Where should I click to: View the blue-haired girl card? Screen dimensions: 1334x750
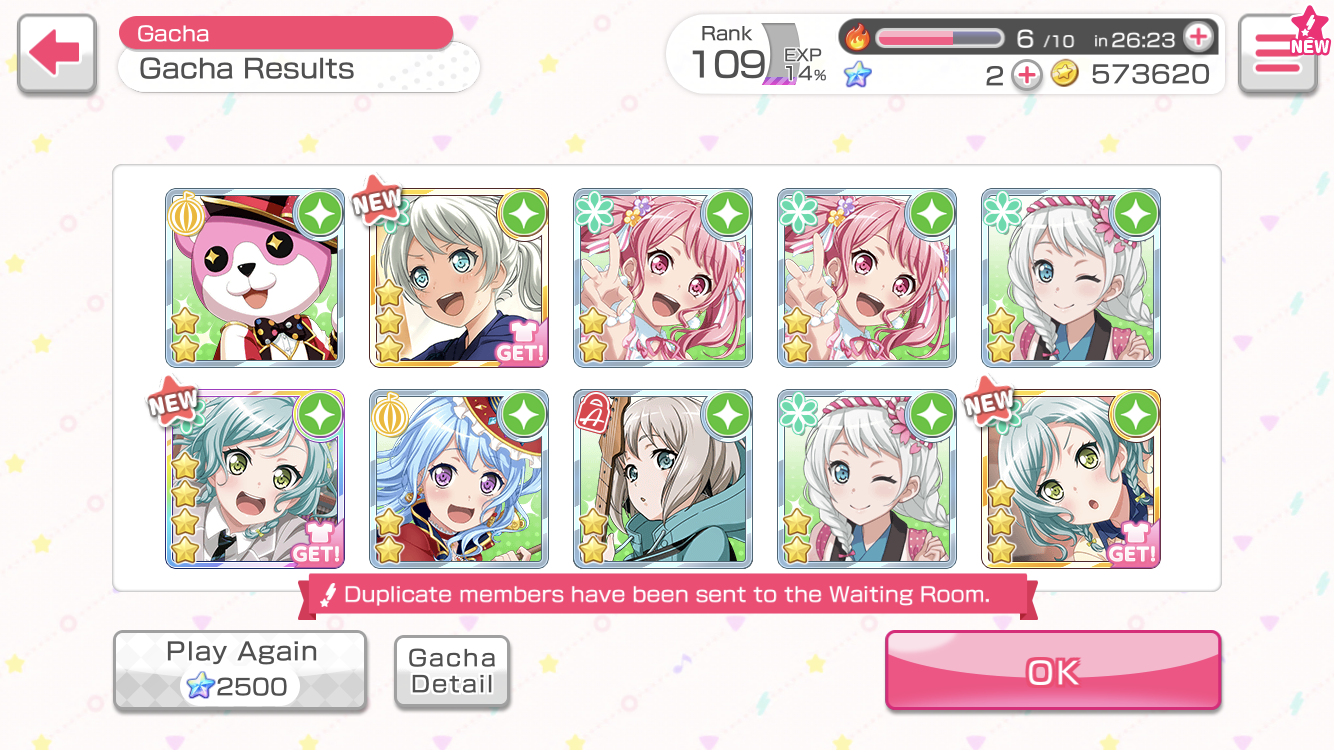click(x=459, y=479)
